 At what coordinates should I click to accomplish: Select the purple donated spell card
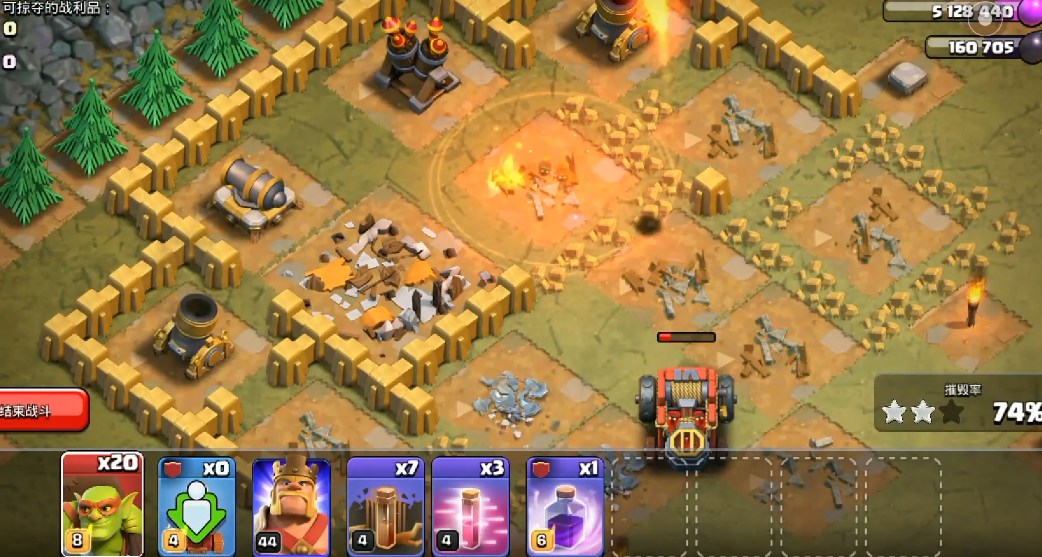click(x=565, y=505)
